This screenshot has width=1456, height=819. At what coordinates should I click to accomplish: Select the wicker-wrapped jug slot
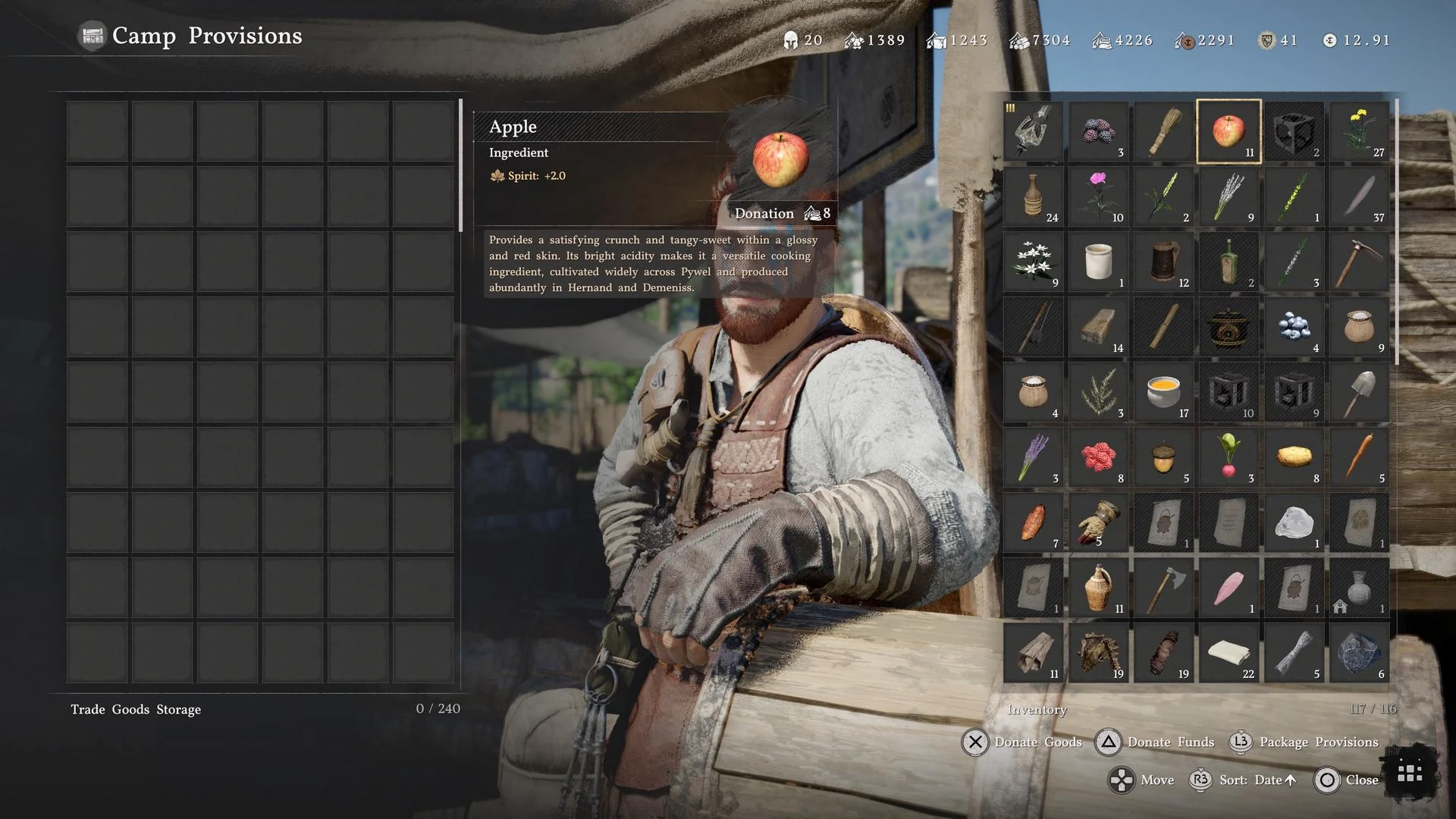click(x=1098, y=588)
